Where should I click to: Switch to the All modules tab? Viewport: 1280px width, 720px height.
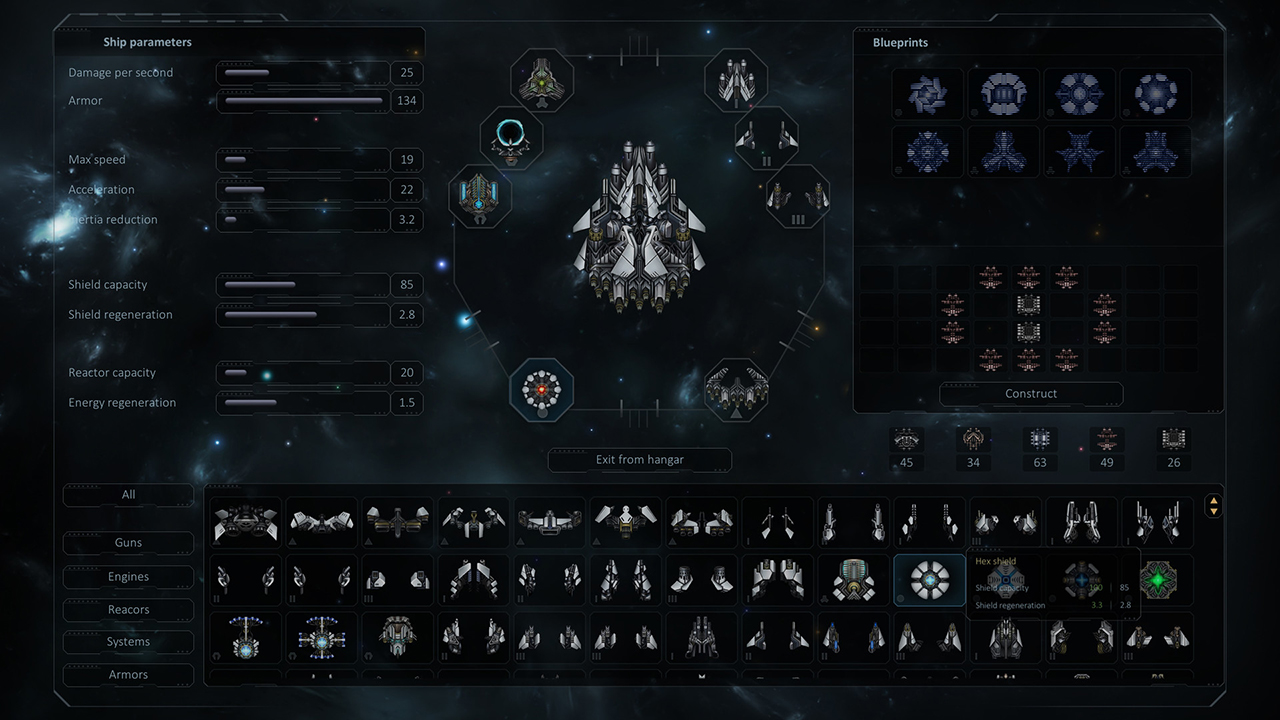tap(128, 494)
